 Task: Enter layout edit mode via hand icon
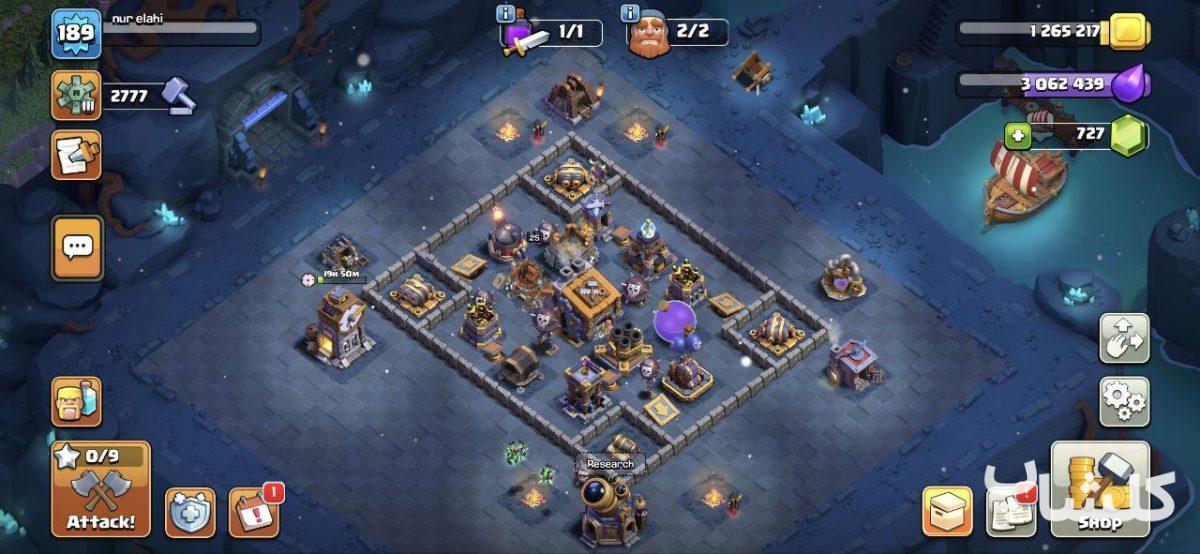click(1124, 339)
